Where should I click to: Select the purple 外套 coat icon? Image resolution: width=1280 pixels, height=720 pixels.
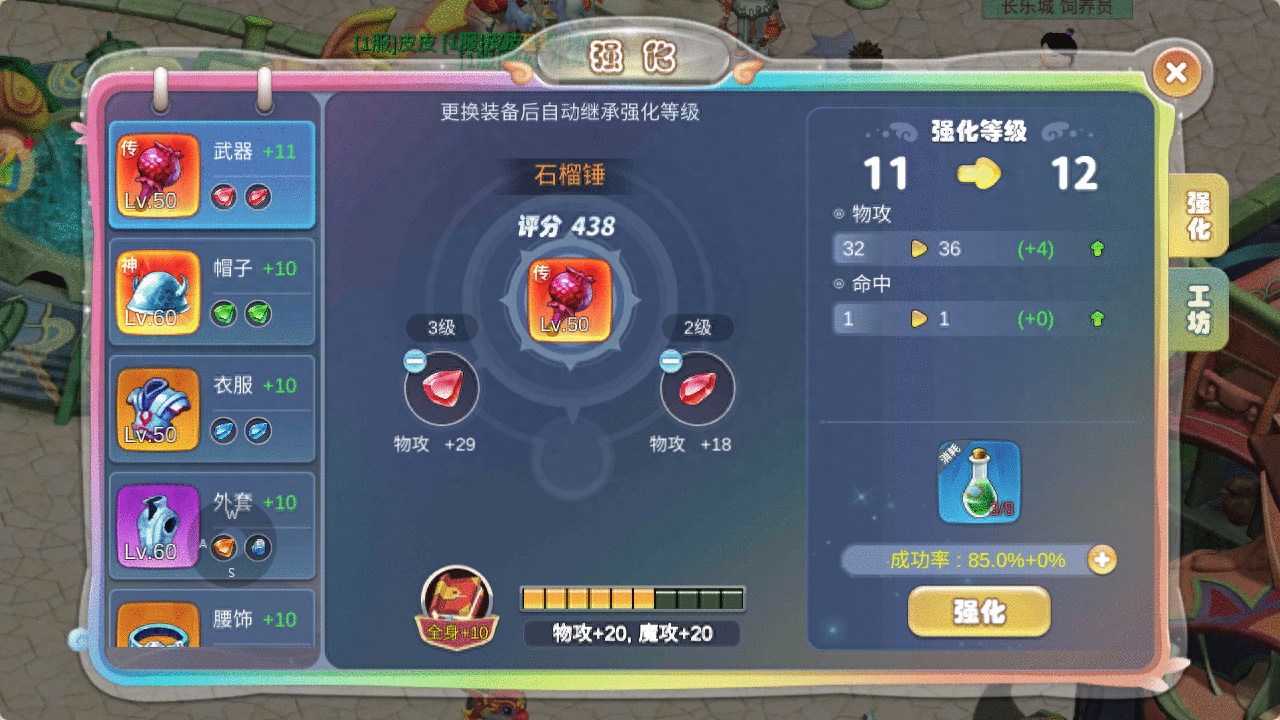tap(157, 524)
